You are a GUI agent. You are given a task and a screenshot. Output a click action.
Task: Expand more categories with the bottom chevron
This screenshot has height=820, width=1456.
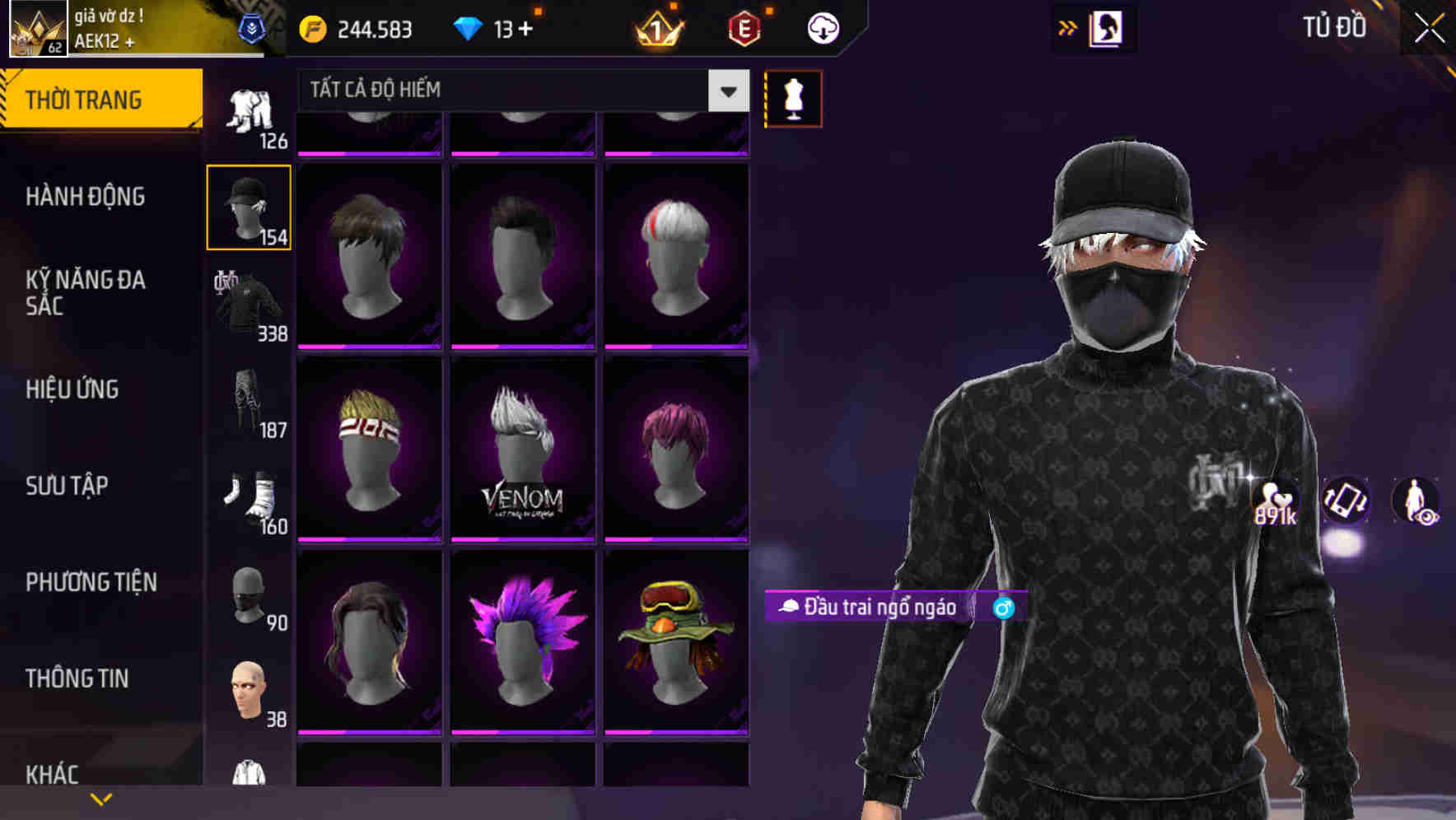tap(100, 798)
